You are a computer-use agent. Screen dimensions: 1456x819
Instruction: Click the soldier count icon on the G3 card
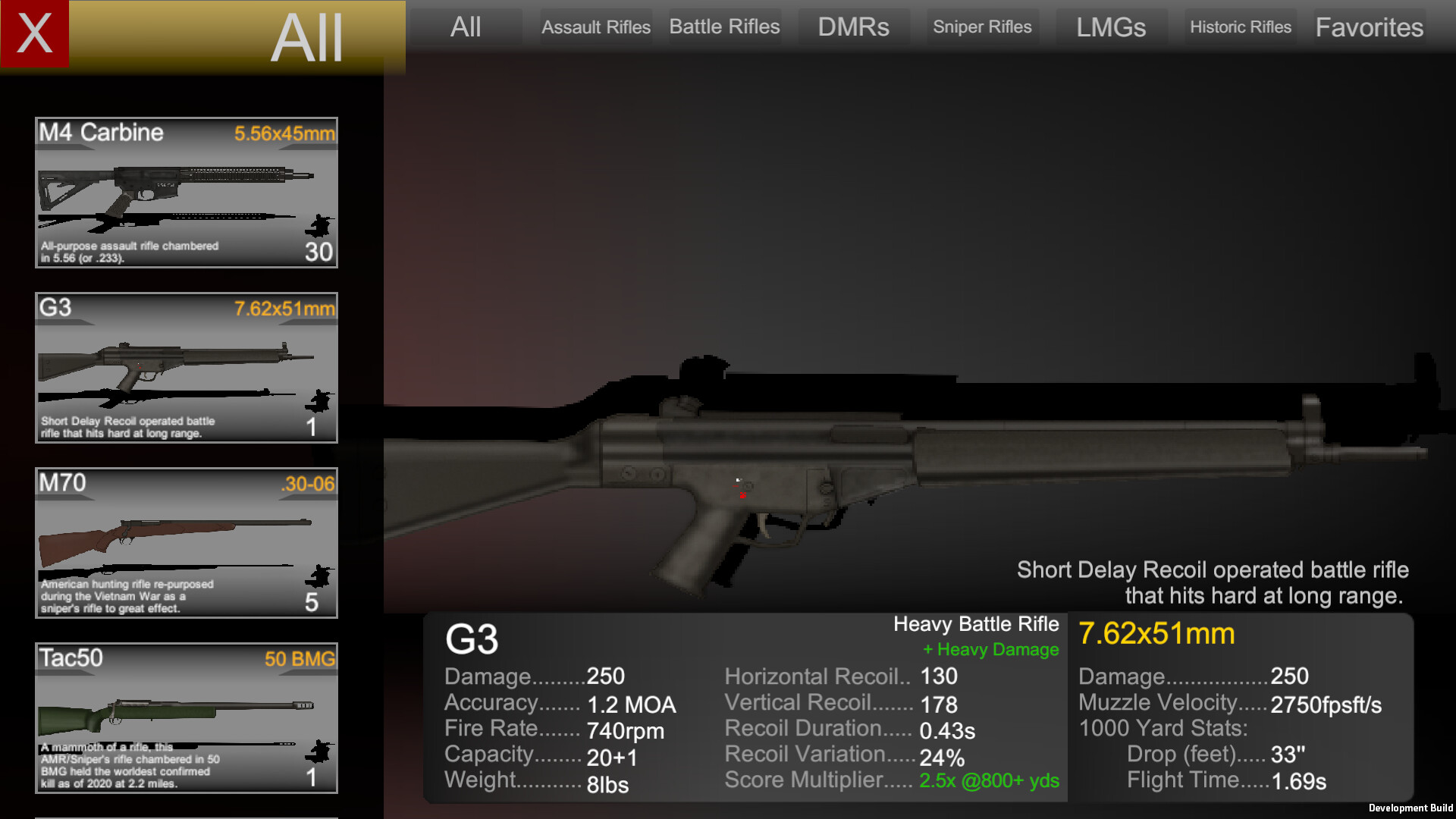(x=319, y=400)
